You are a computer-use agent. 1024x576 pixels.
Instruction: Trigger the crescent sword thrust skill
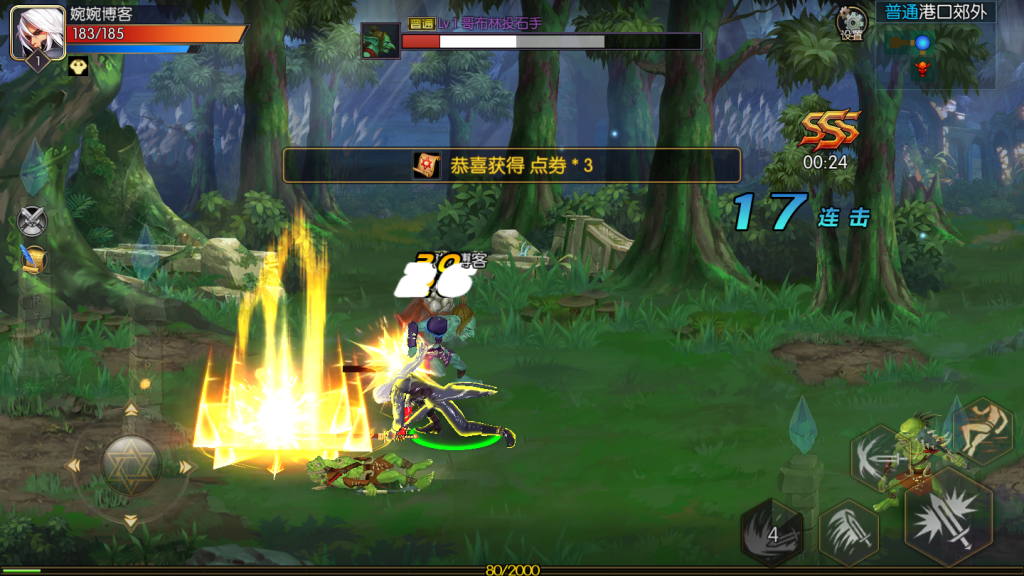[x=880, y=458]
